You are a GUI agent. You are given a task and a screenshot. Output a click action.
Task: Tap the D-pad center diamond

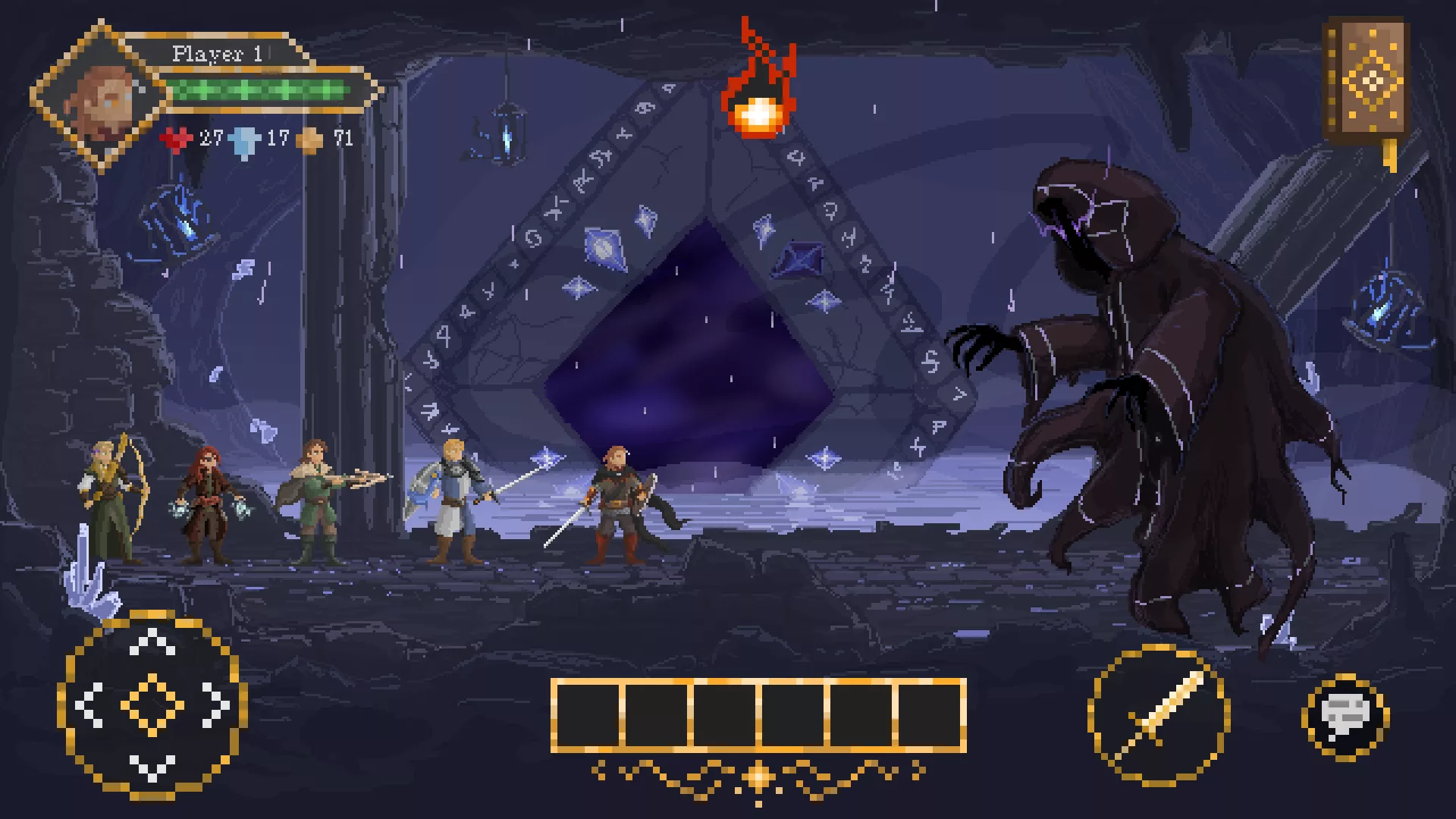click(152, 704)
